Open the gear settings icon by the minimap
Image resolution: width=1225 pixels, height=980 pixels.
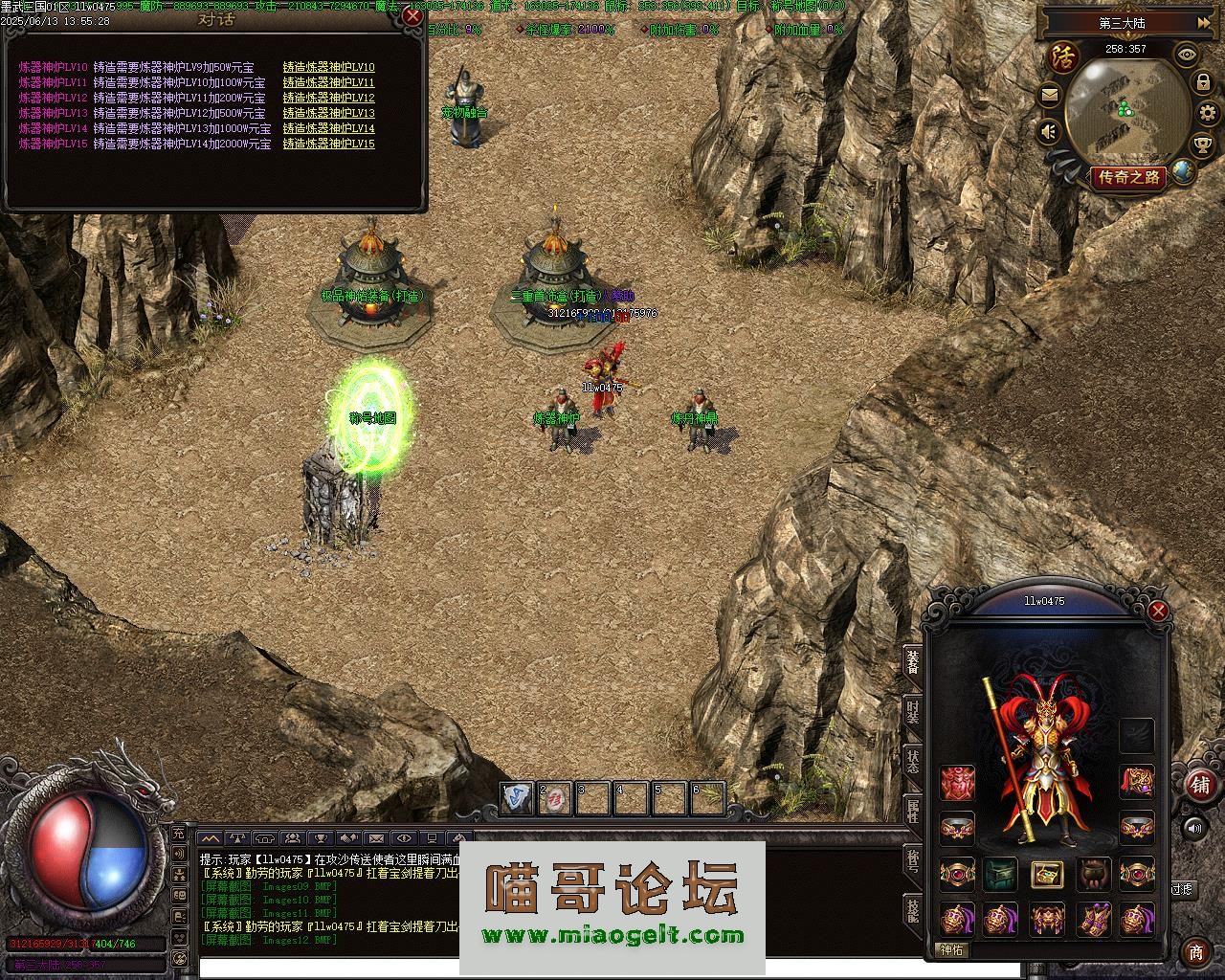[x=1202, y=113]
